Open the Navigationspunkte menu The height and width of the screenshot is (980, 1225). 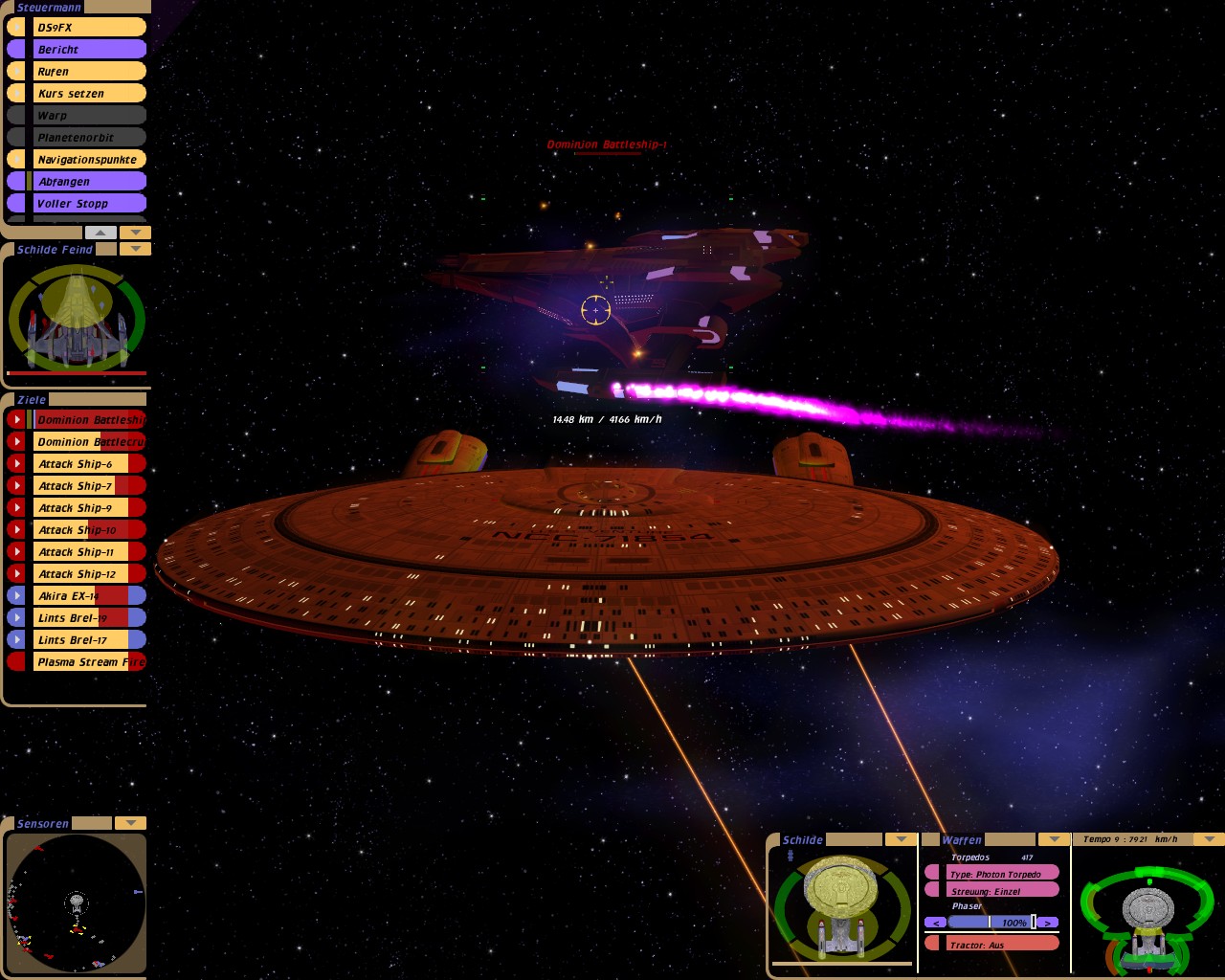click(x=88, y=160)
